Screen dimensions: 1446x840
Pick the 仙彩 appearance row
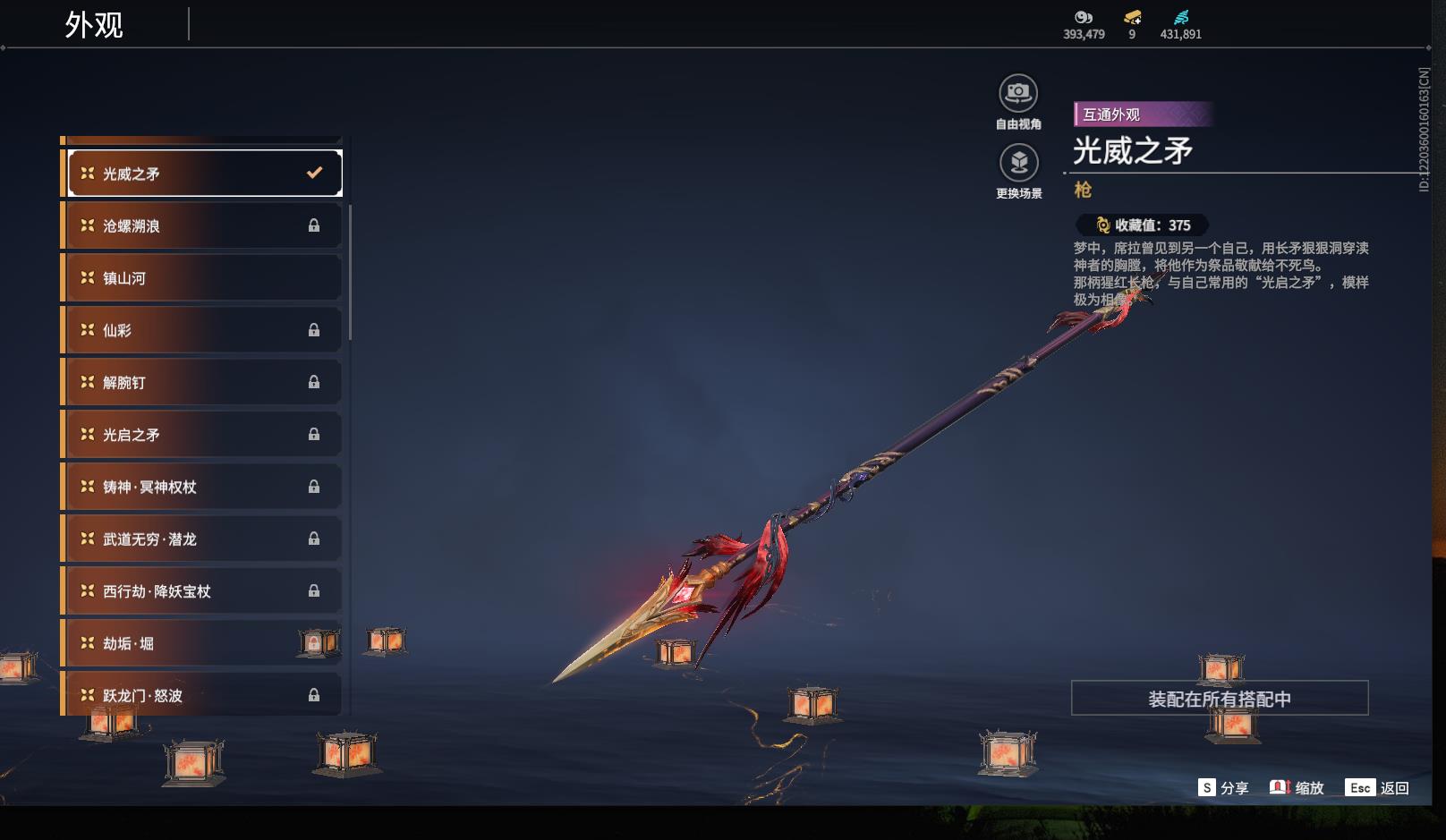coord(204,330)
